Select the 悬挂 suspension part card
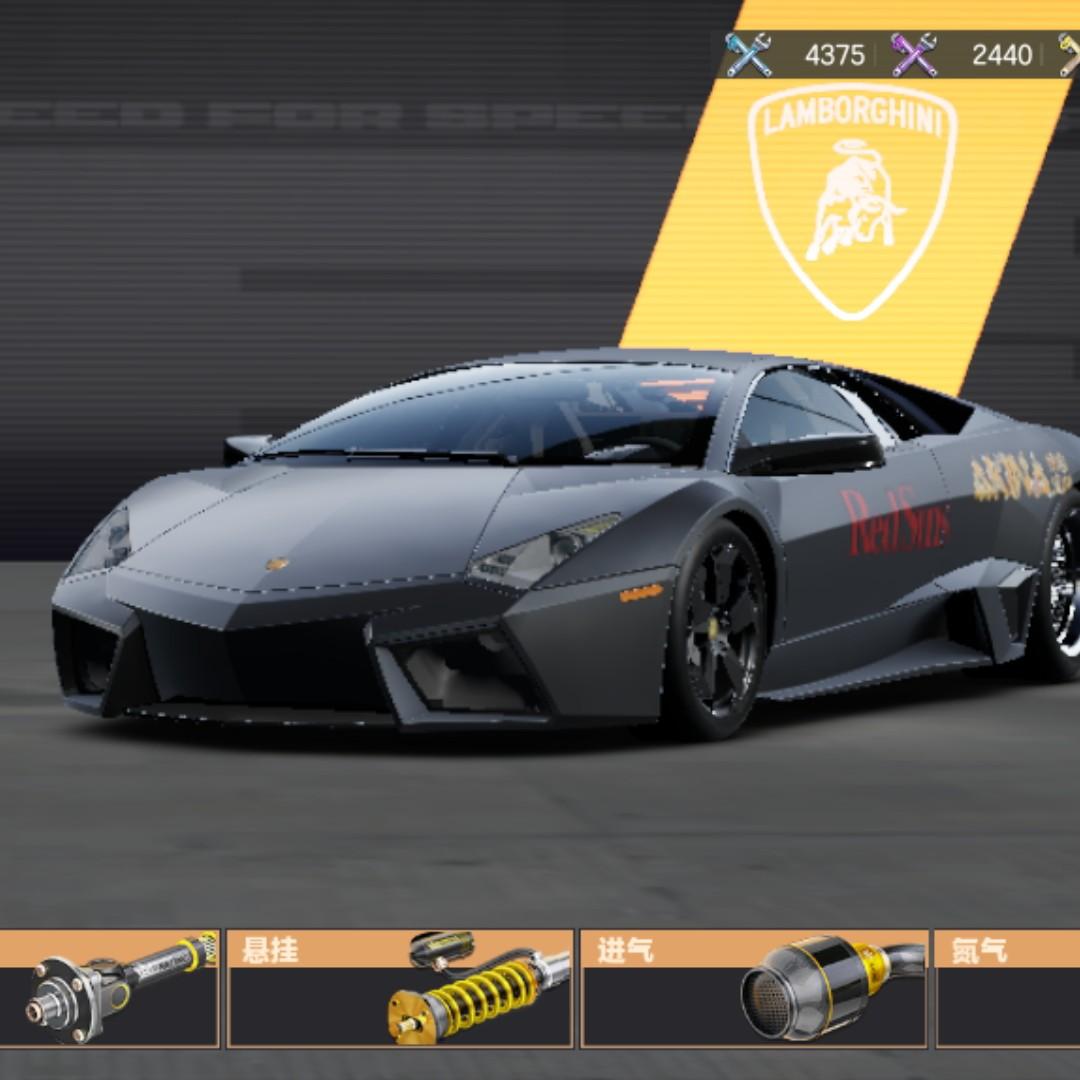The height and width of the screenshot is (1080, 1080). 400,988
